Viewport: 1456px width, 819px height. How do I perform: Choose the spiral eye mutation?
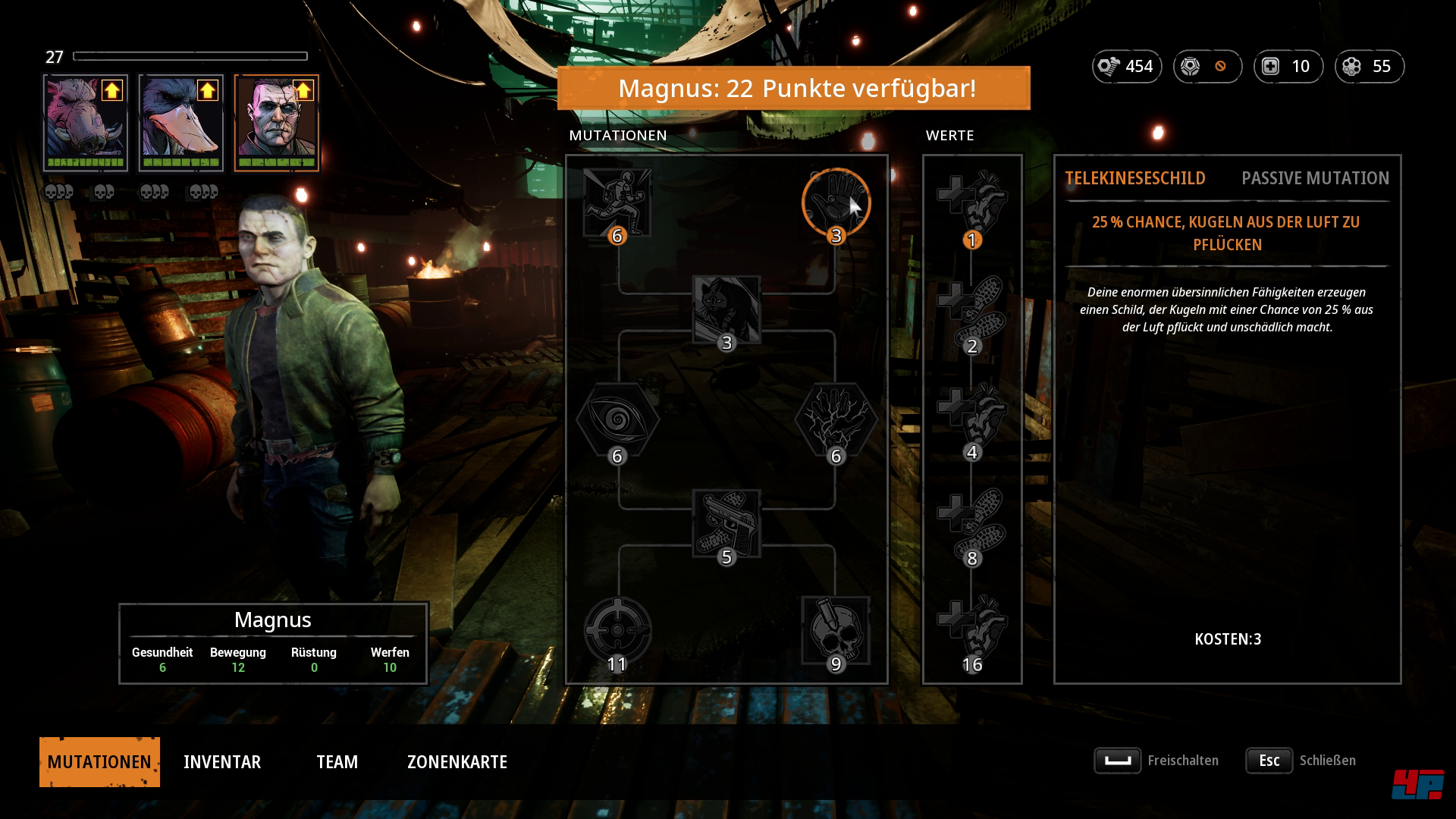coord(617,418)
